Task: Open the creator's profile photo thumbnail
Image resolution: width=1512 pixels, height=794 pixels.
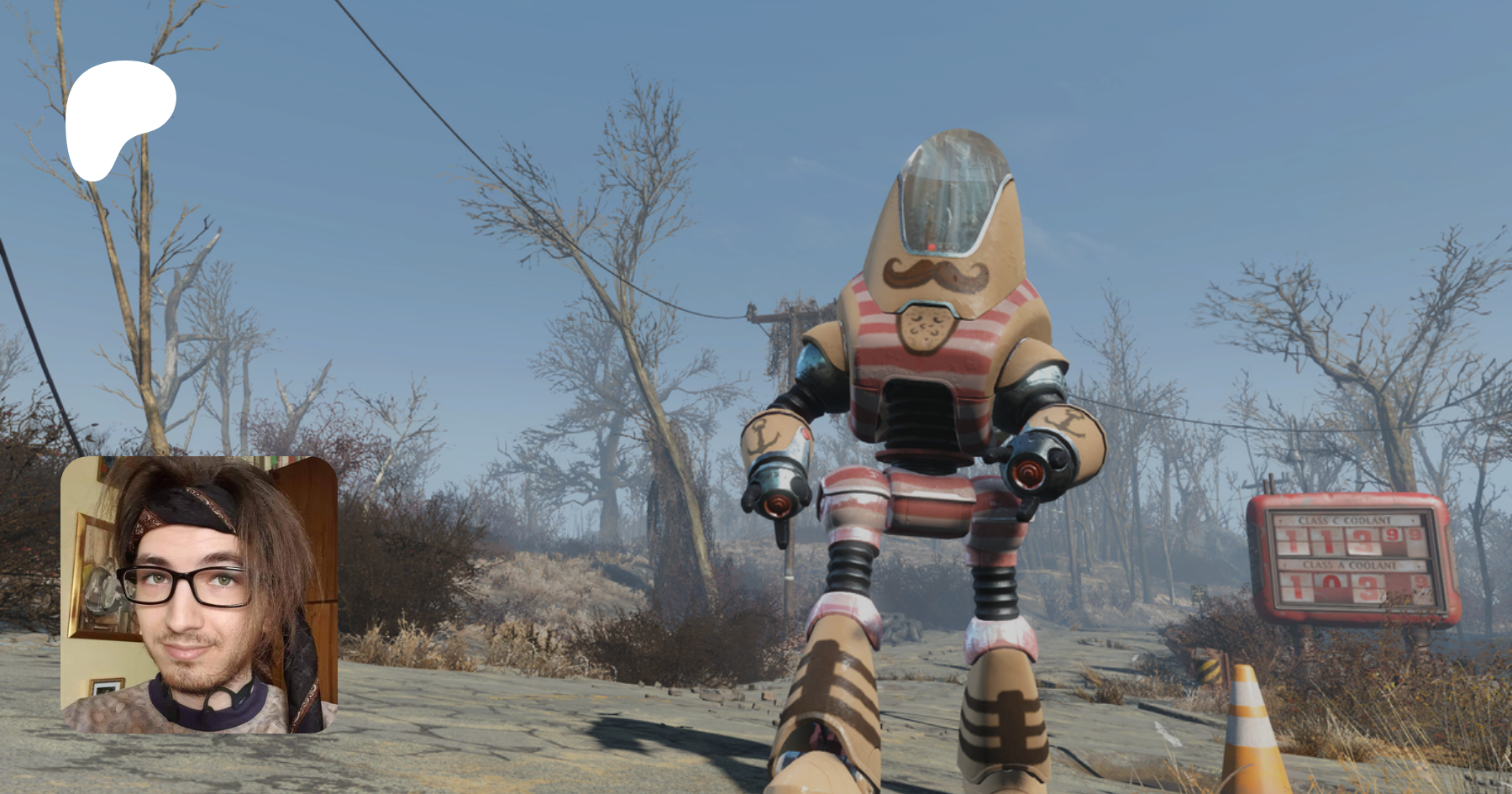Action: click(x=199, y=595)
